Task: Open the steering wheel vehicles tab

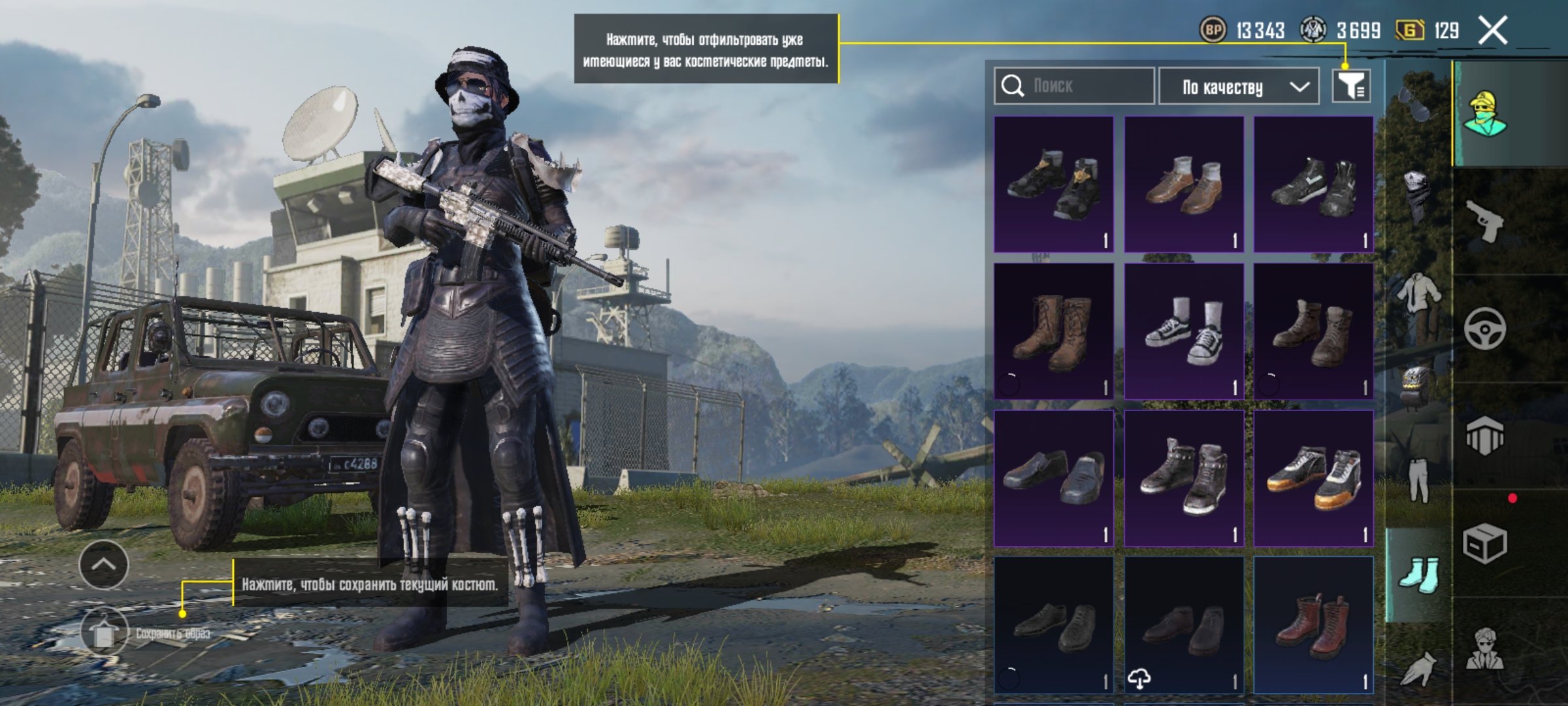Action: point(1484,328)
